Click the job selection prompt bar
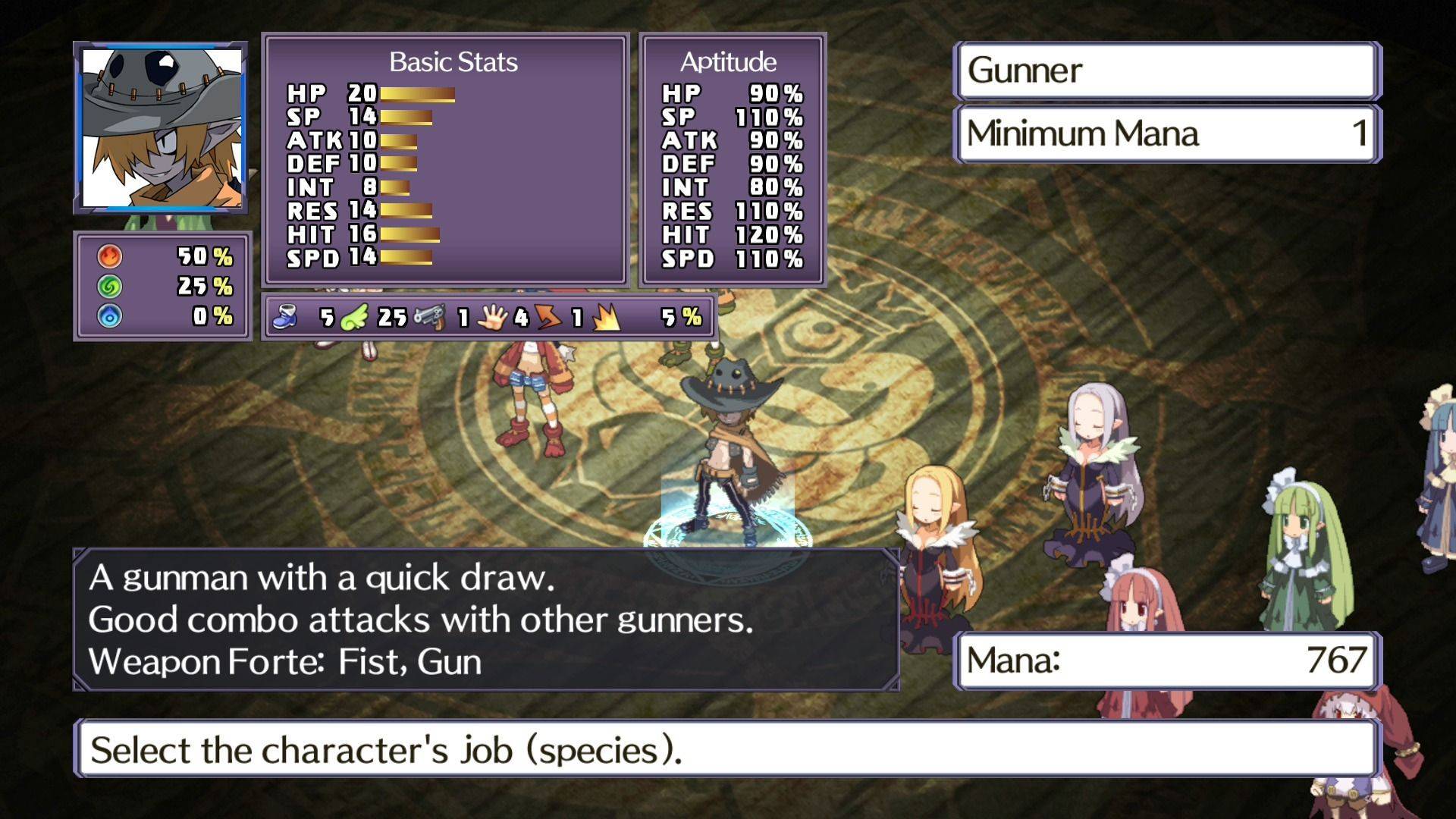The width and height of the screenshot is (1456, 819). pyautogui.click(x=728, y=749)
